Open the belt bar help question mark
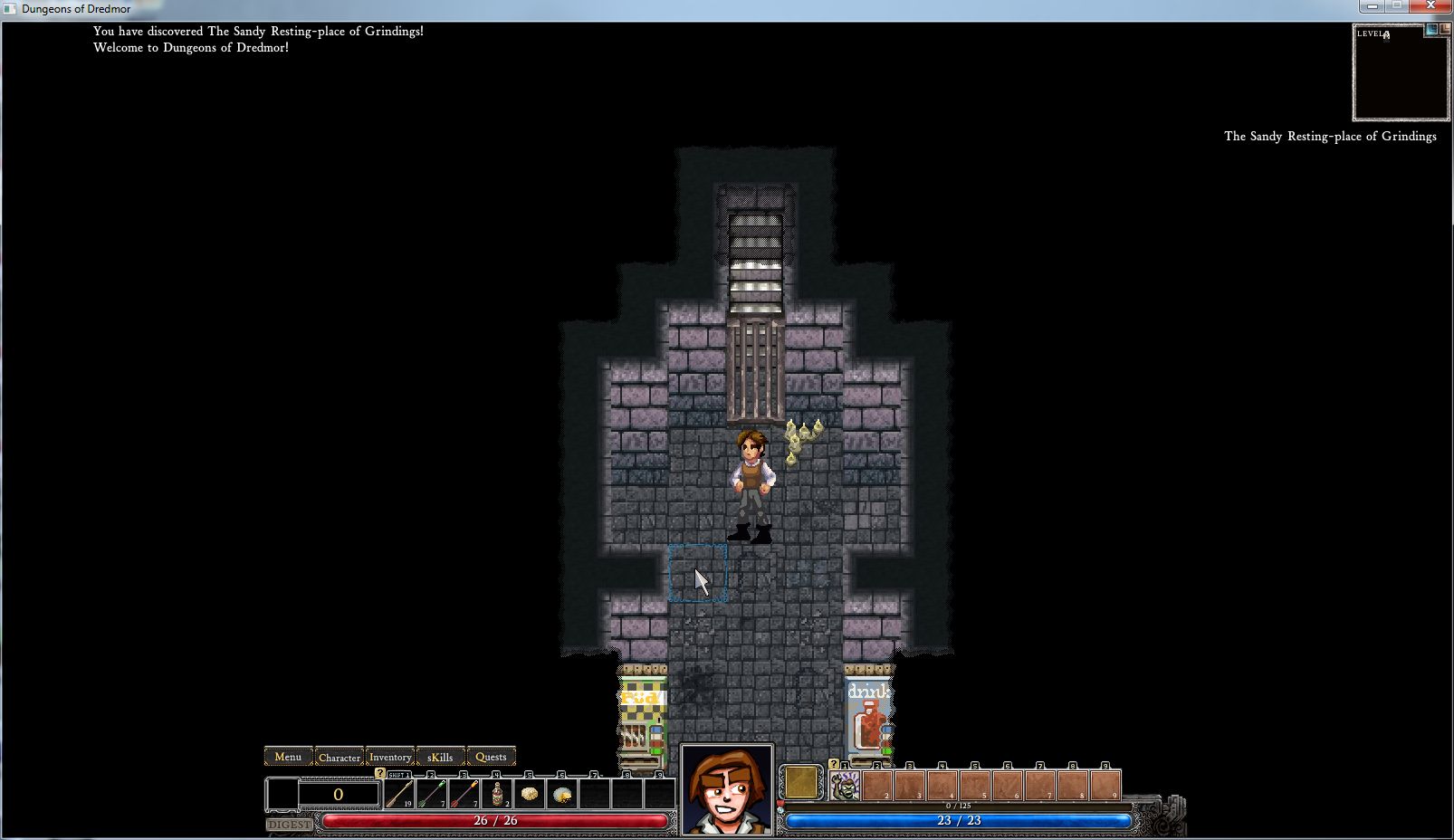Image resolution: width=1454 pixels, height=840 pixels. 380,773
